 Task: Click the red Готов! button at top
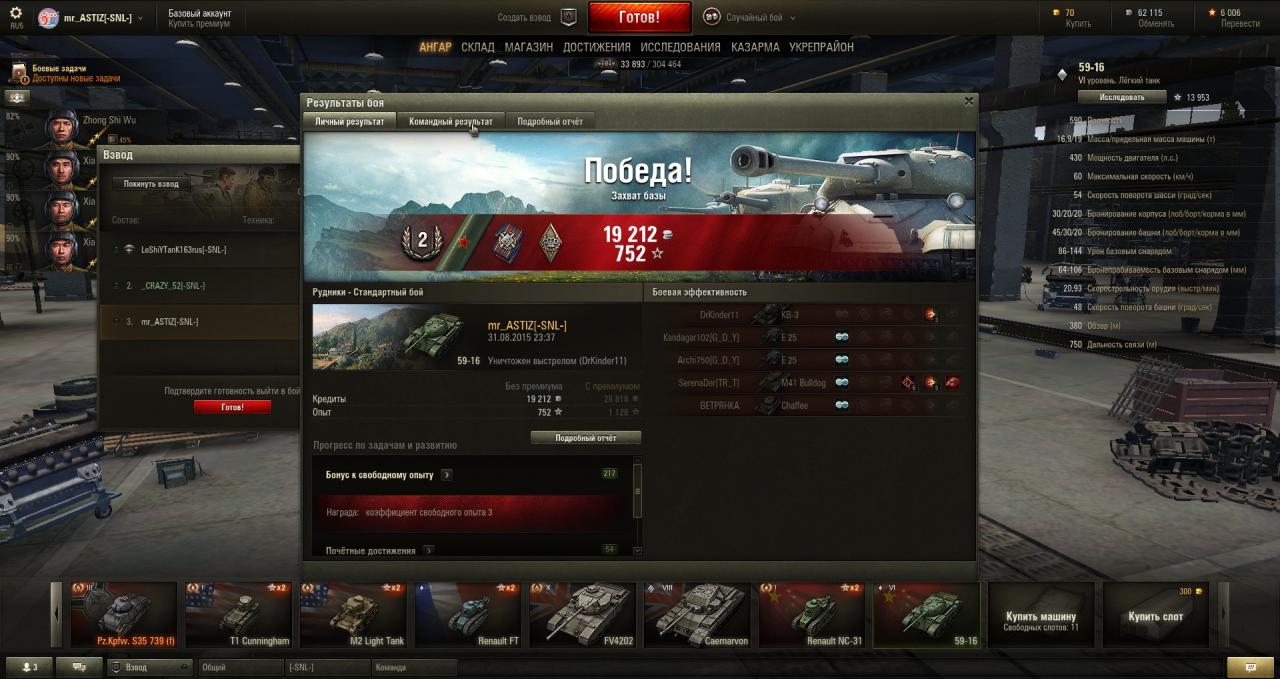tap(639, 17)
